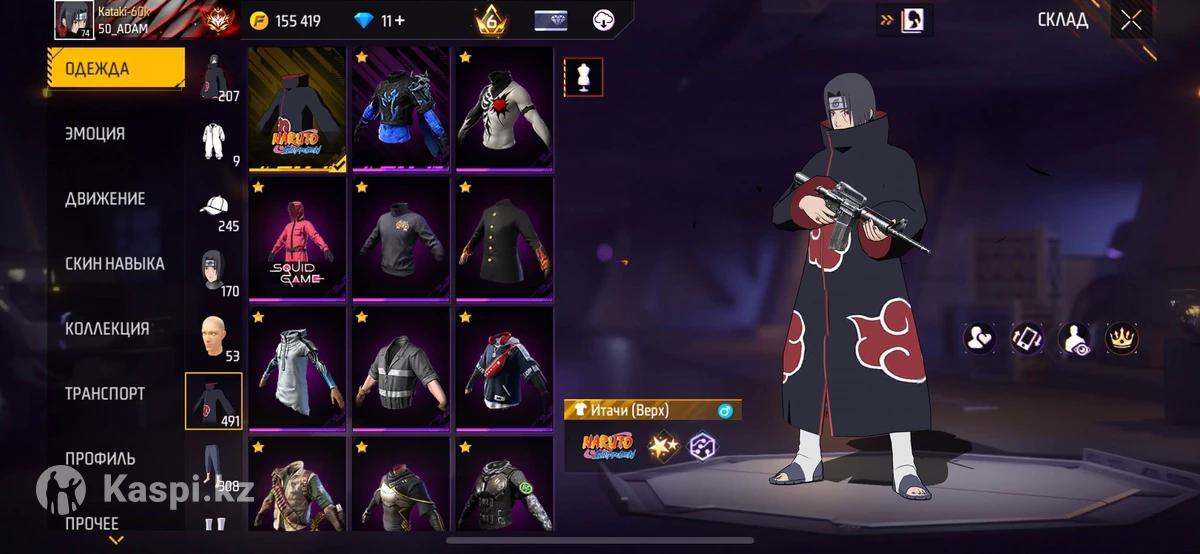Select the Naruto Shippuden Akatsuki cloak tile
Screen dimensions: 1200x554
pos(297,108)
